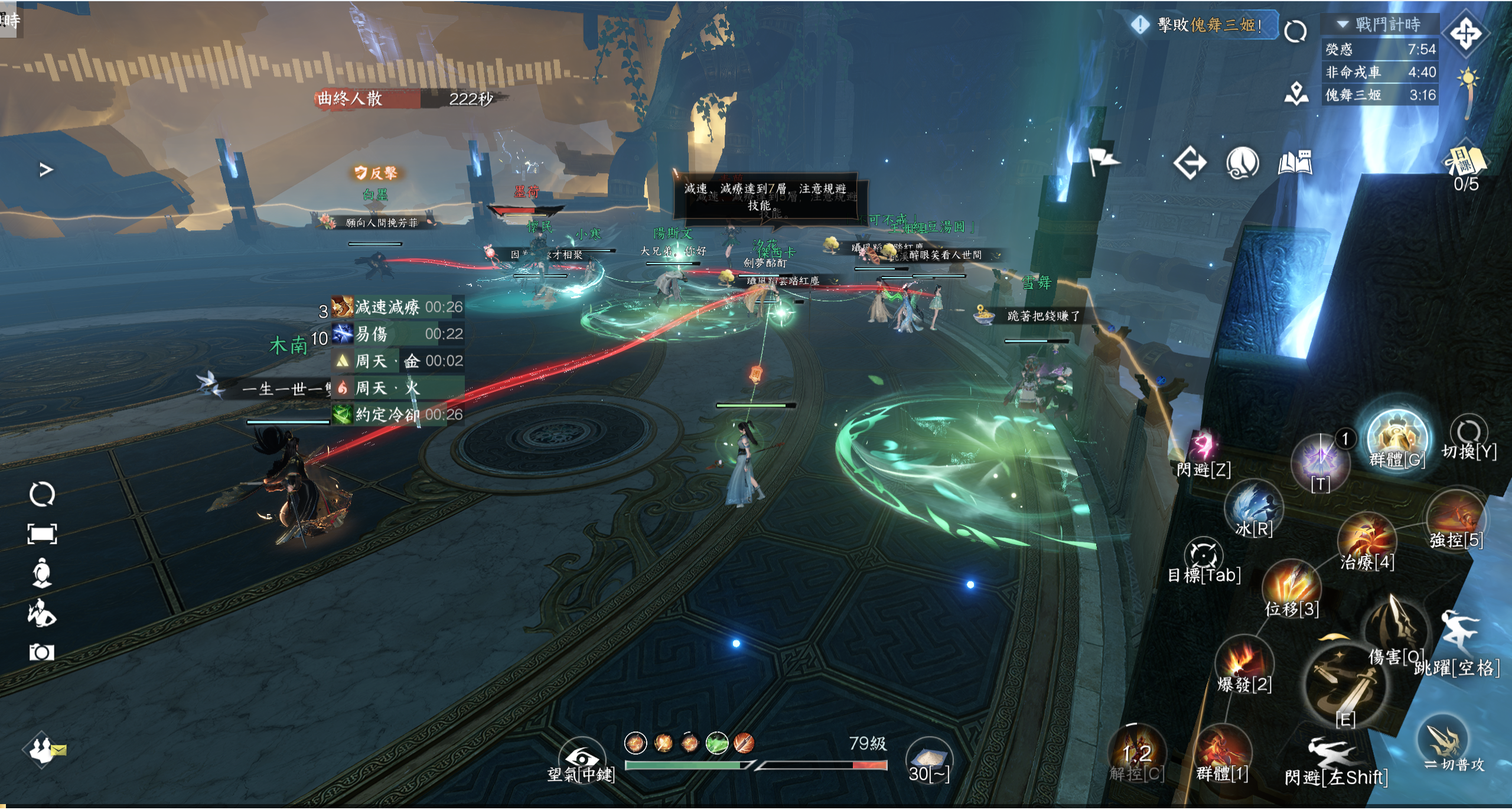Collapse the 戰鬥計時 battle timer panel

pyautogui.click(x=1342, y=24)
